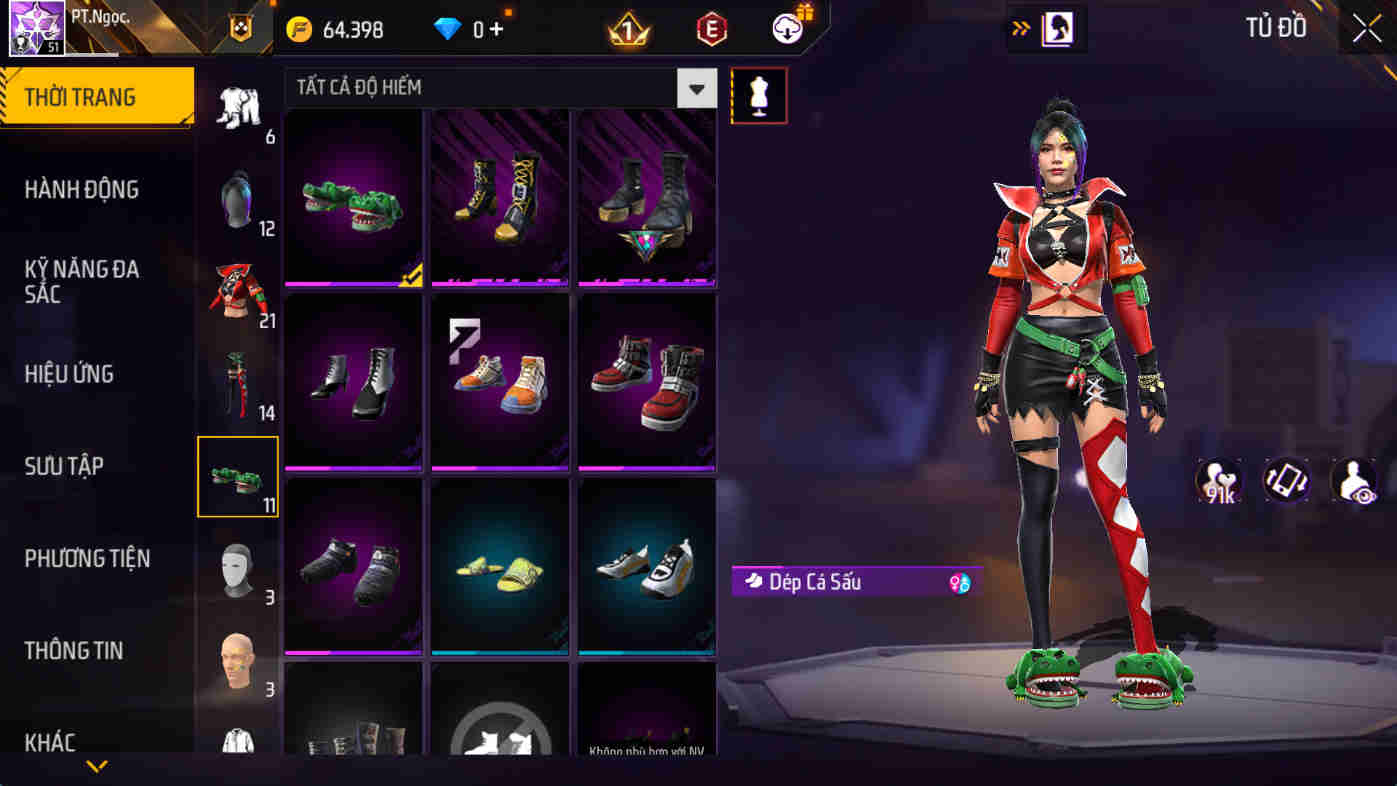Select the rank crown icon
This screenshot has height=786, width=1397.
[628, 27]
